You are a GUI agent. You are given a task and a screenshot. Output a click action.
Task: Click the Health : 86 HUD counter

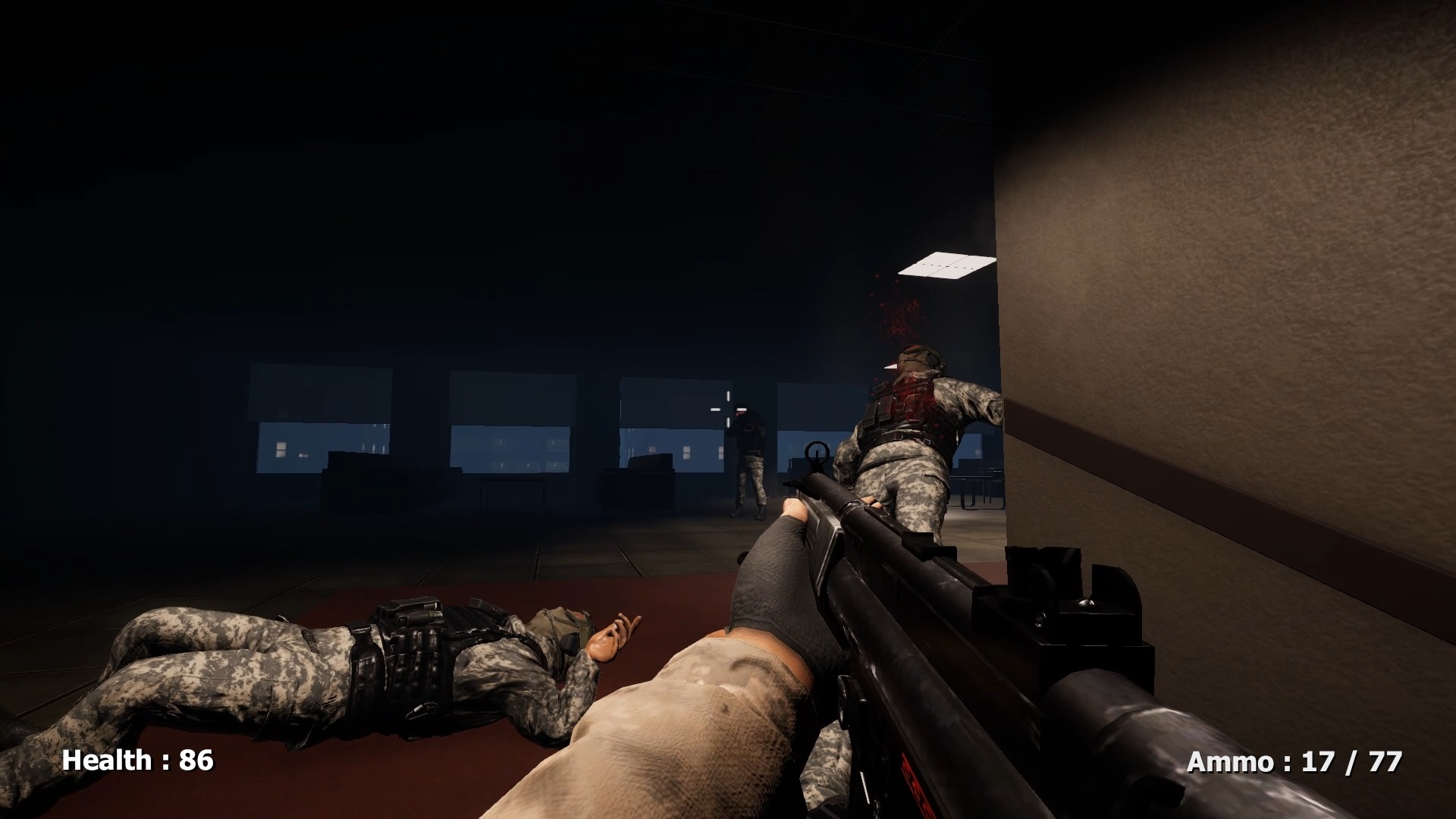click(x=135, y=759)
